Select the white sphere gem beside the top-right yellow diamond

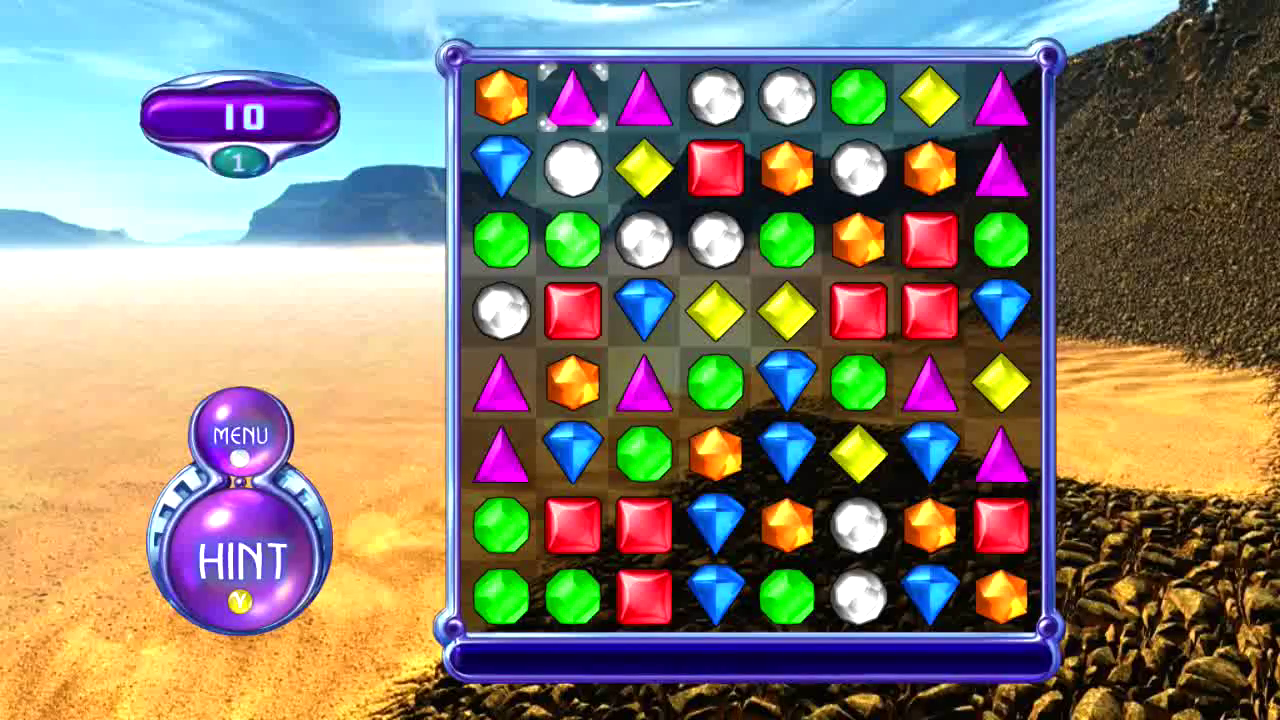[787, 95]
